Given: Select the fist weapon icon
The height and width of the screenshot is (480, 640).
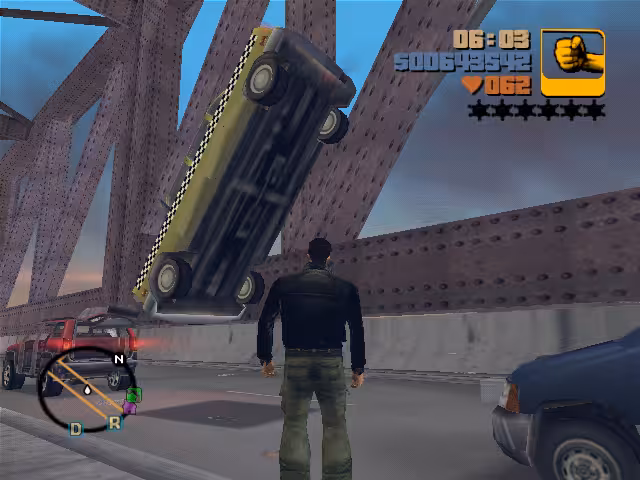Looking at the screenshot, I should pos(573,62).
